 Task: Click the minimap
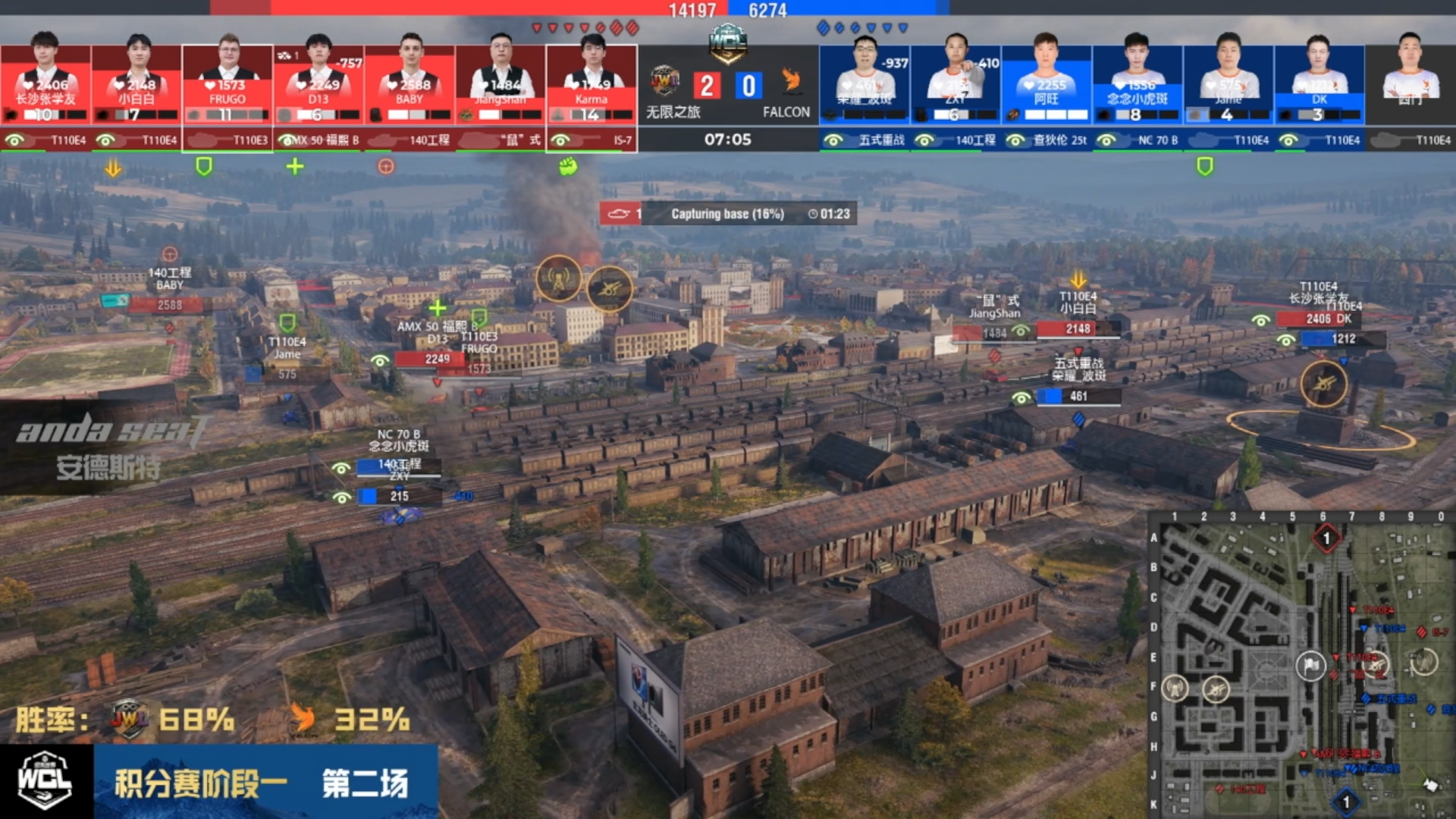[1301, 667]
